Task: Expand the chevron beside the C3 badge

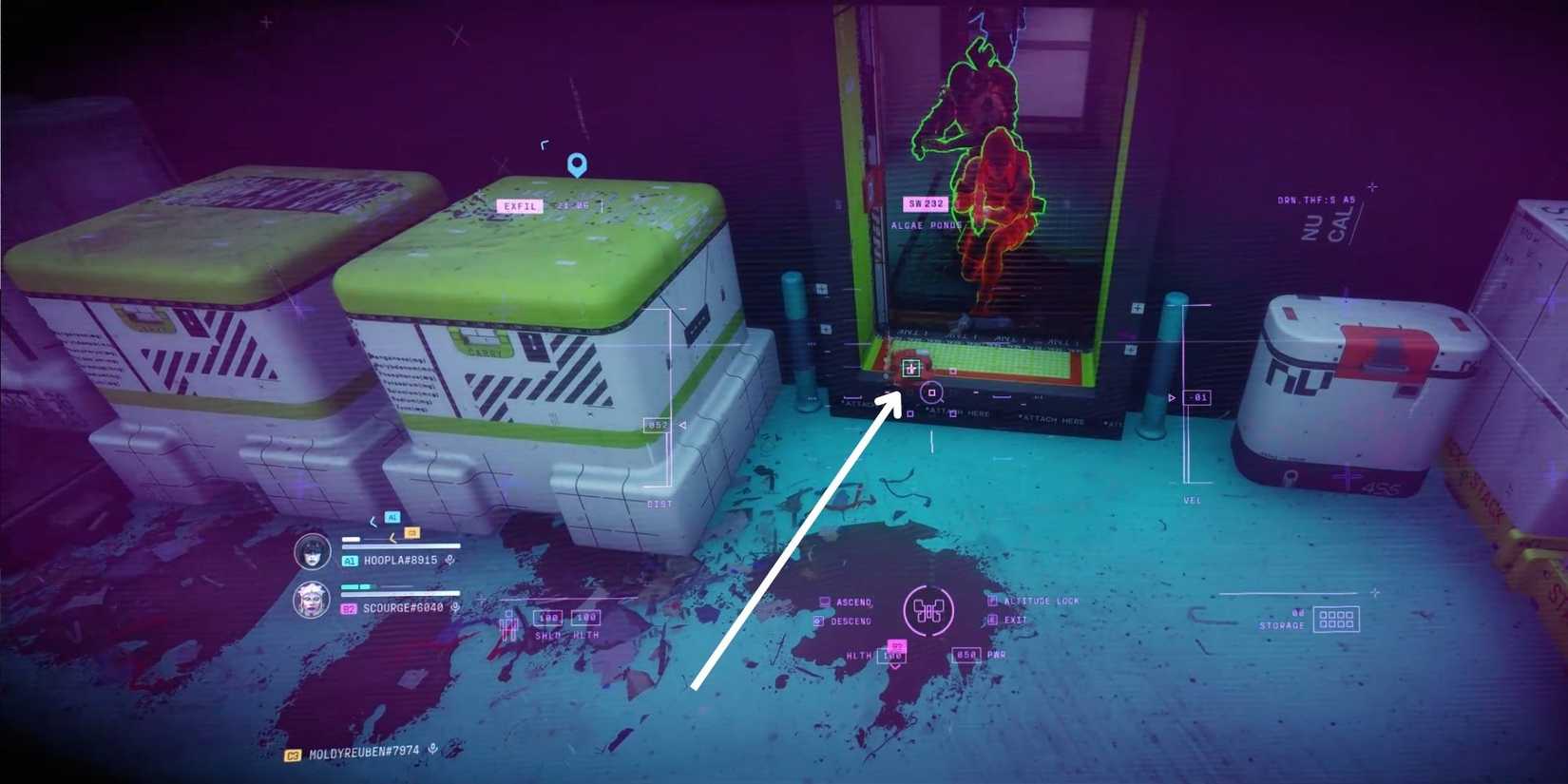Action: [x=392, y=537]
